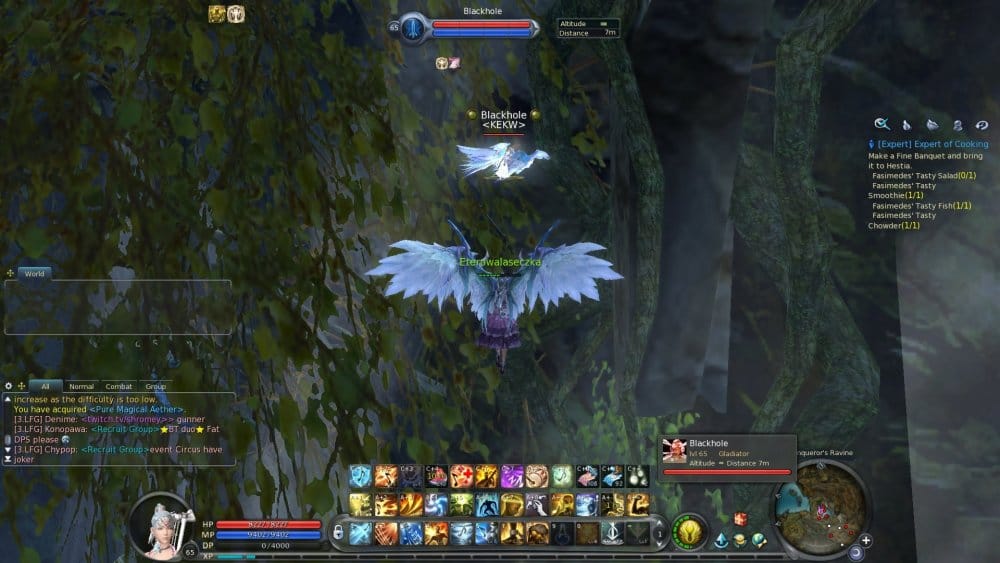Click your character portrait
Viewport: 1000px width, 563px height.
coord(160,523)
